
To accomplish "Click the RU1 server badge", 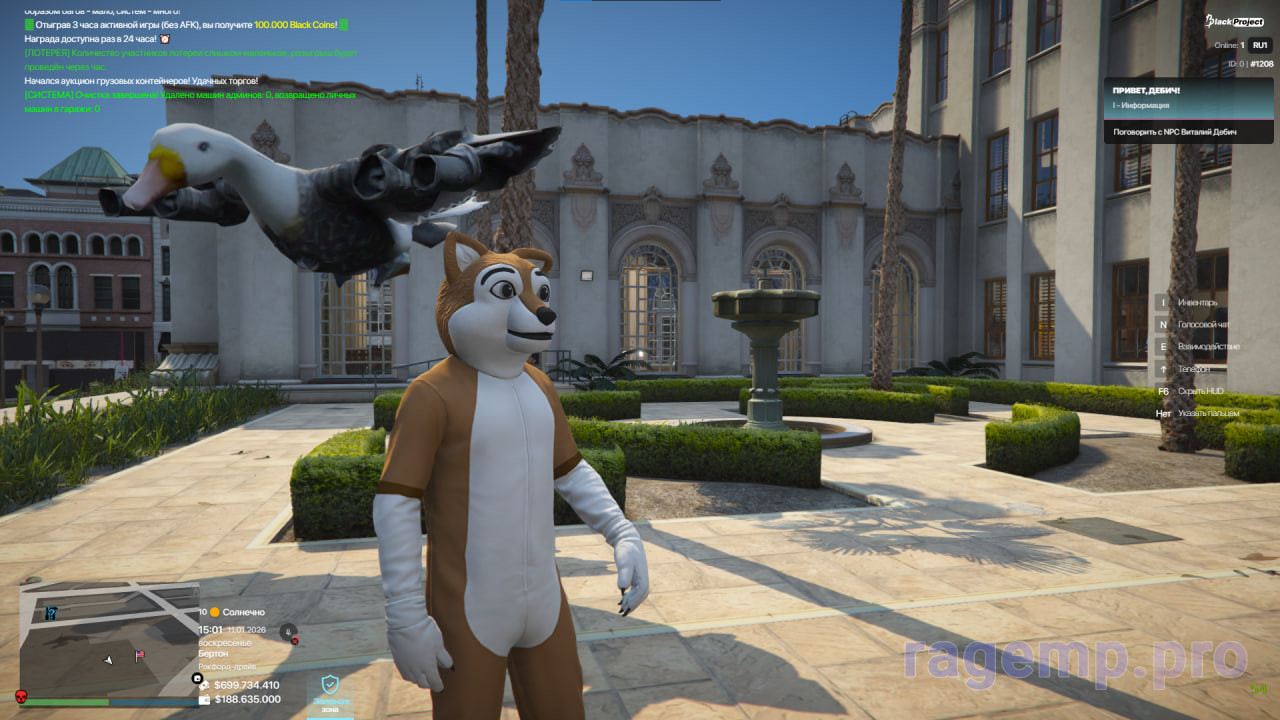I will (x=1259, y=45).
